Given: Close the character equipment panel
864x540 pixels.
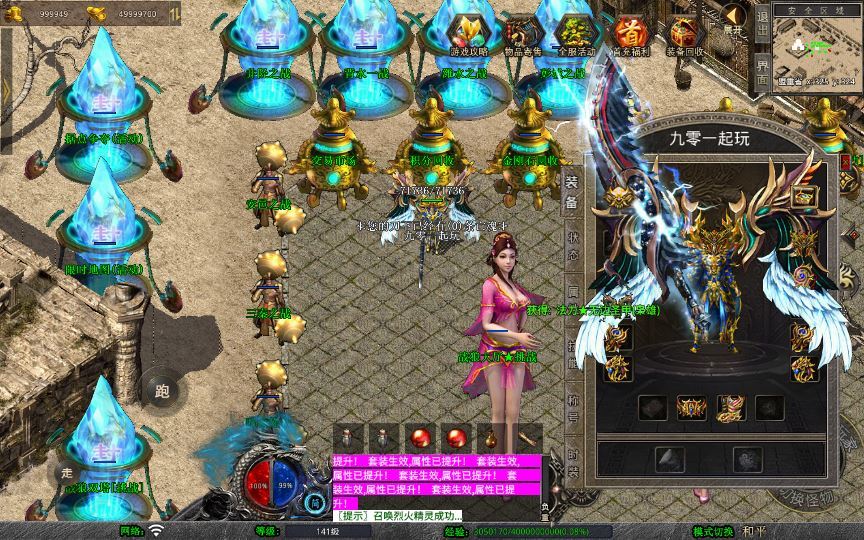Looking at the screenshot, I should (x=845, y=161).
